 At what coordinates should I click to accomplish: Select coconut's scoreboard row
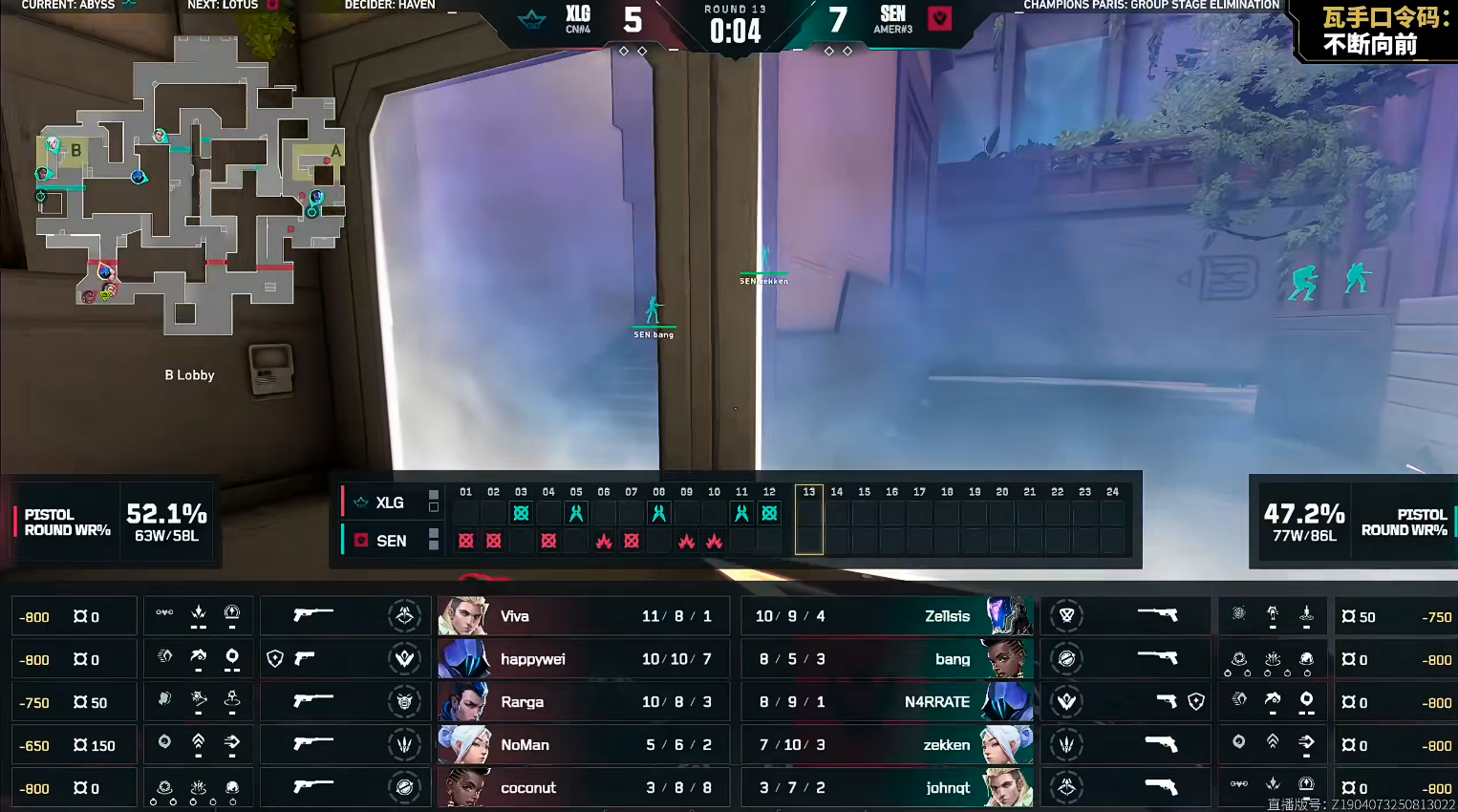[x=583, y=788]
